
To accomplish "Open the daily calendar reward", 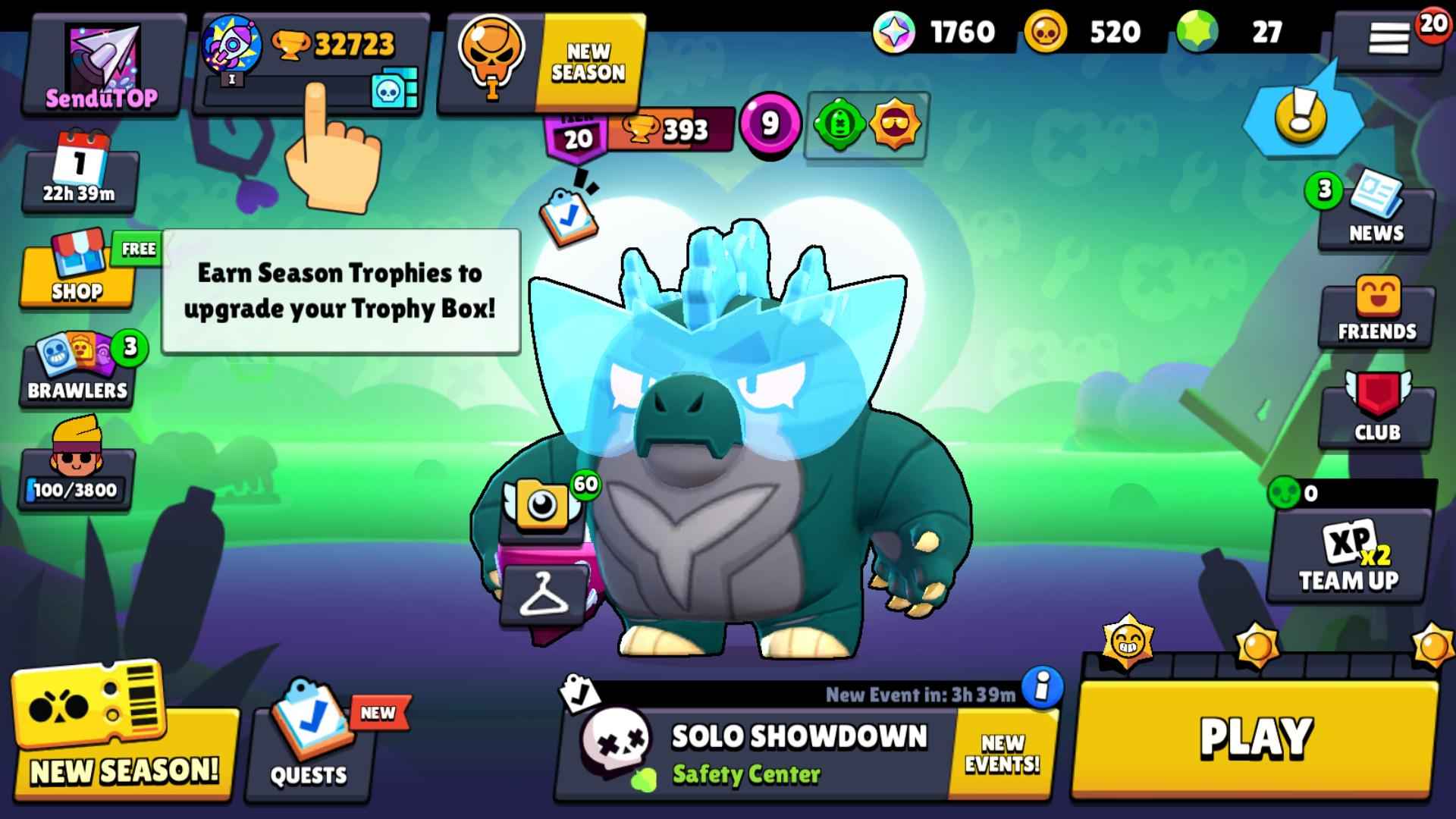I will point(76,174).
